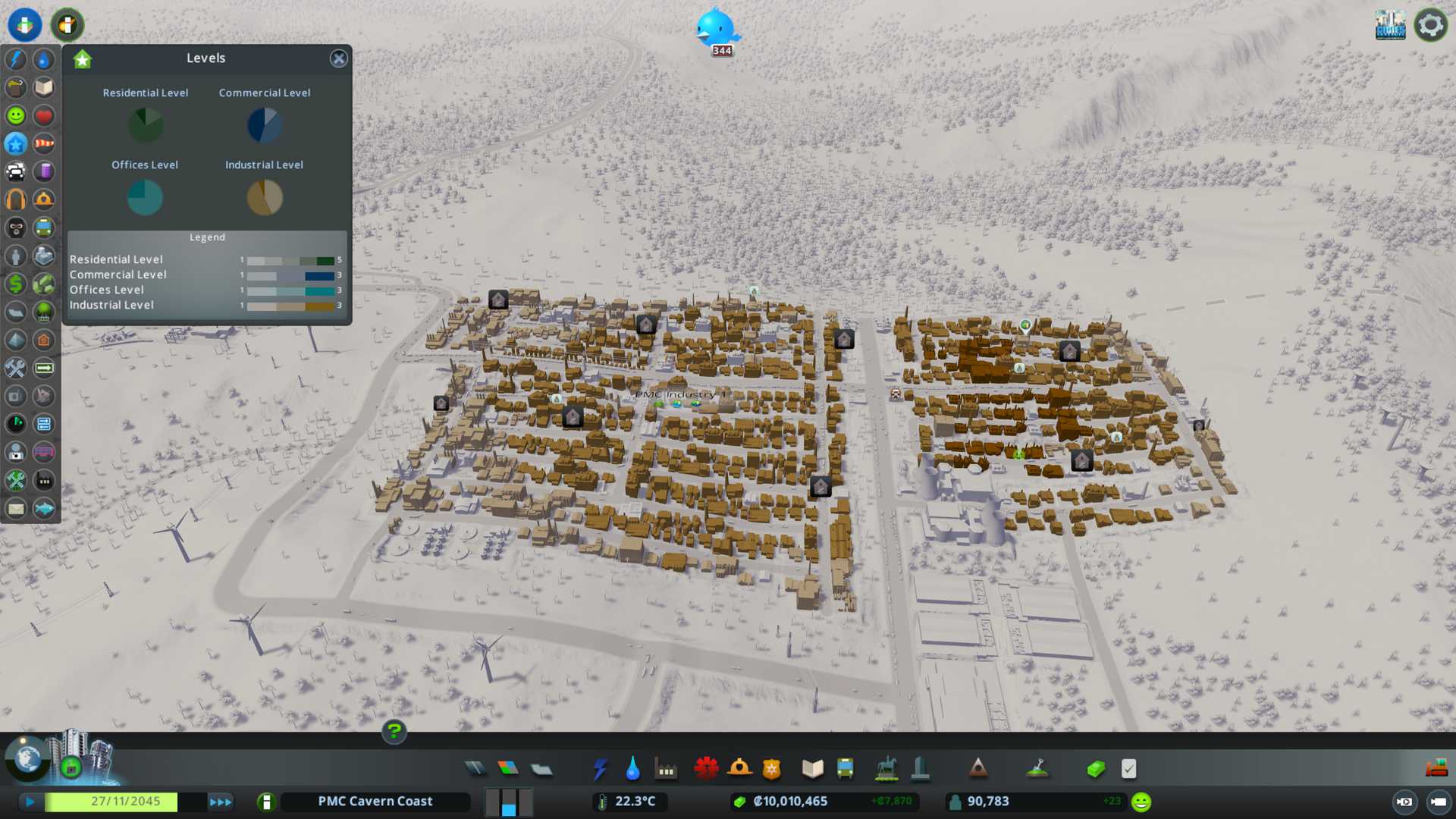
Task: Open the gear options menu
Action: coord(1430,25)
